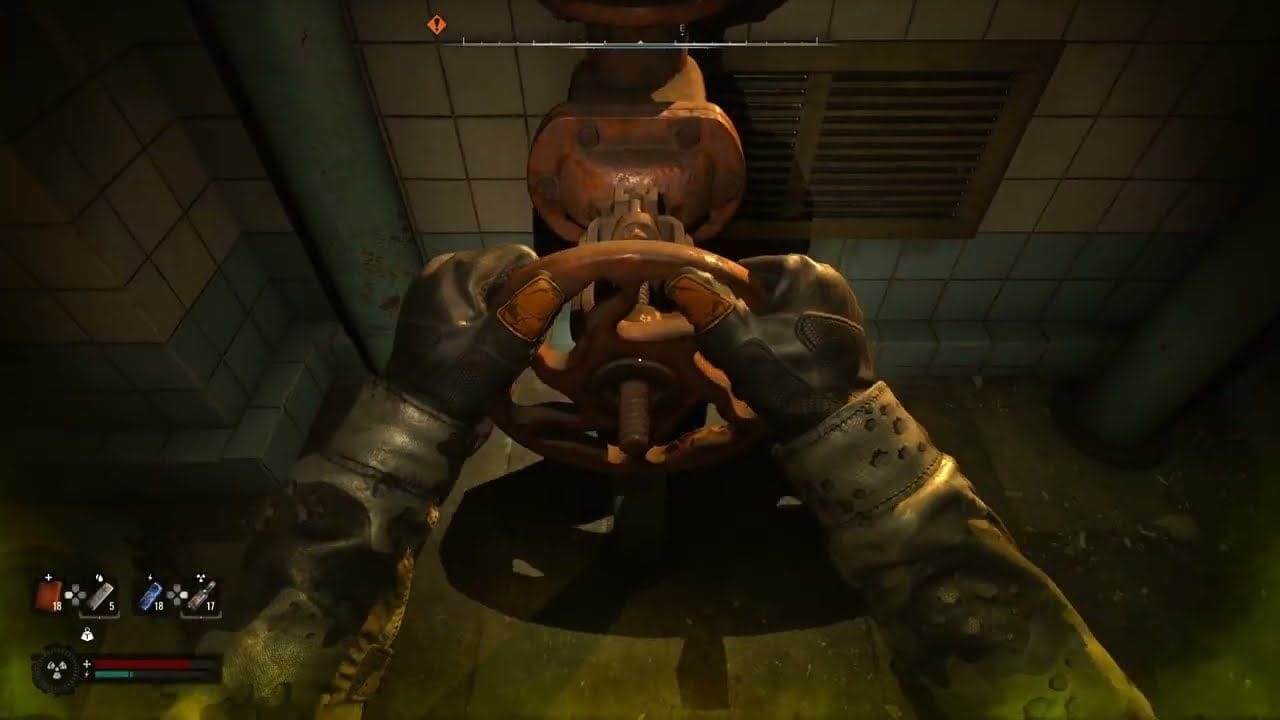
Task: Click the count label showing 17 syringes
Action: pyautogui.click(x=213, y=606)
